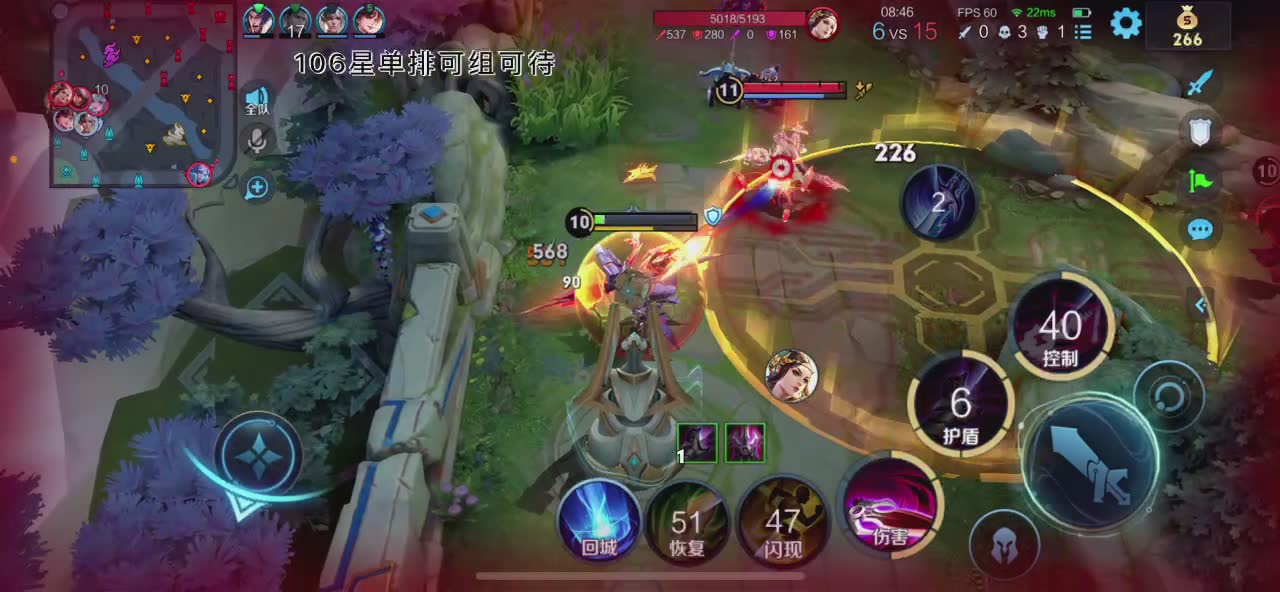Open the gold shop showing 266
This screenshot has width=1280, height=592.
pos(1187,25)
